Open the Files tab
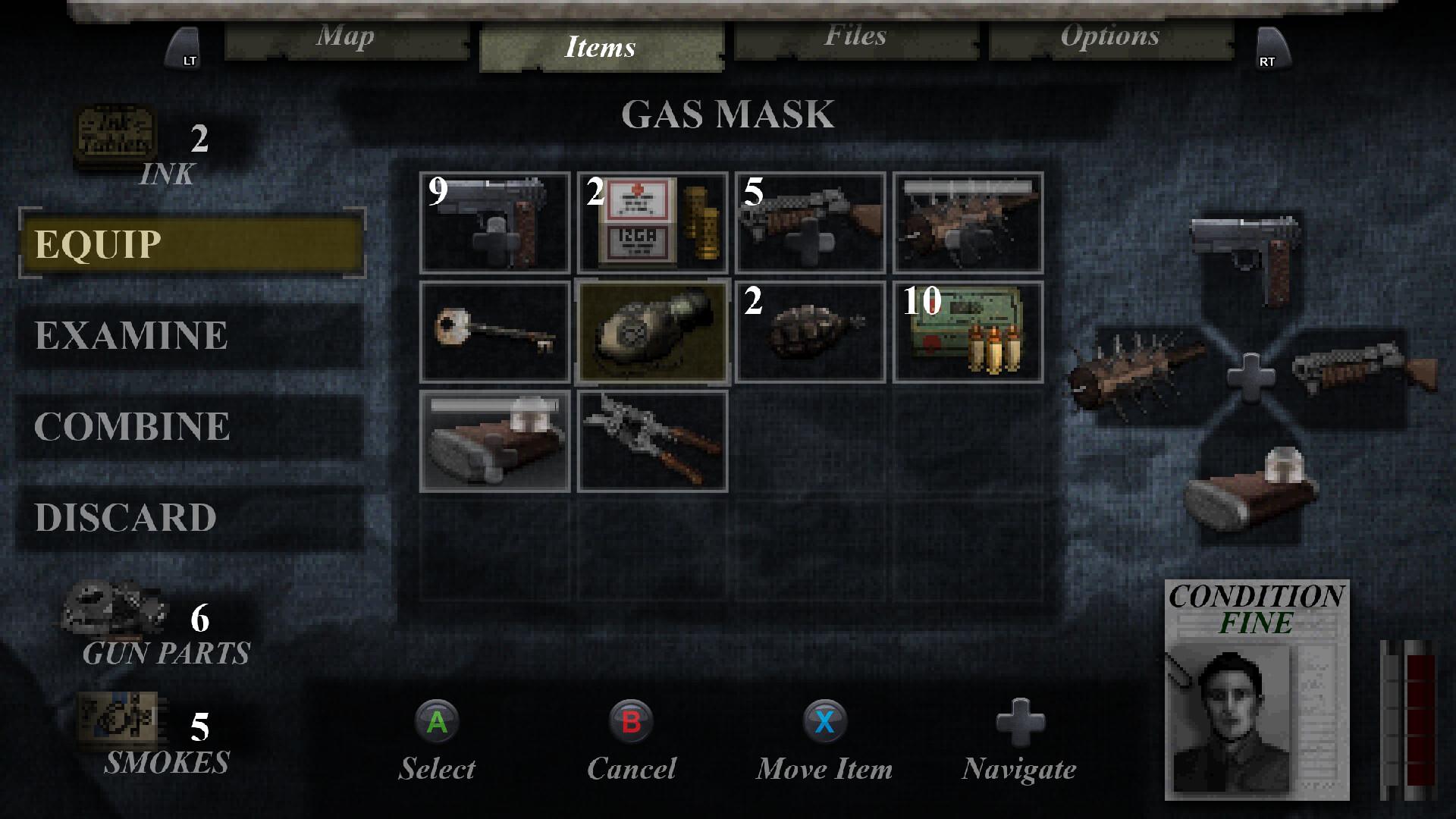 tap(855, 38)
